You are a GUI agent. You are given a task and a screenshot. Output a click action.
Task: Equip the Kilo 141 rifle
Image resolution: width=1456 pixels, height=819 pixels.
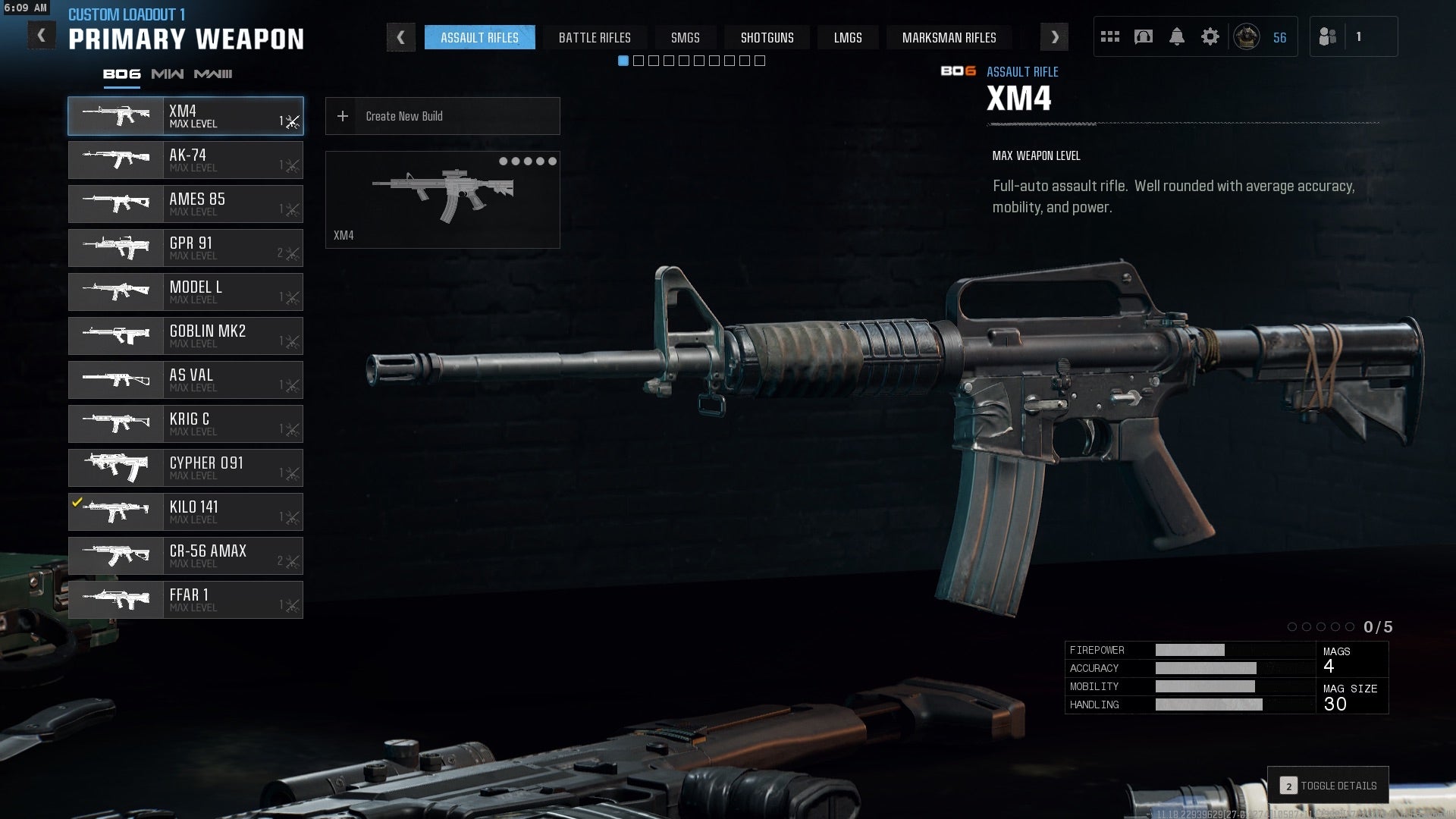pos(186,512)
